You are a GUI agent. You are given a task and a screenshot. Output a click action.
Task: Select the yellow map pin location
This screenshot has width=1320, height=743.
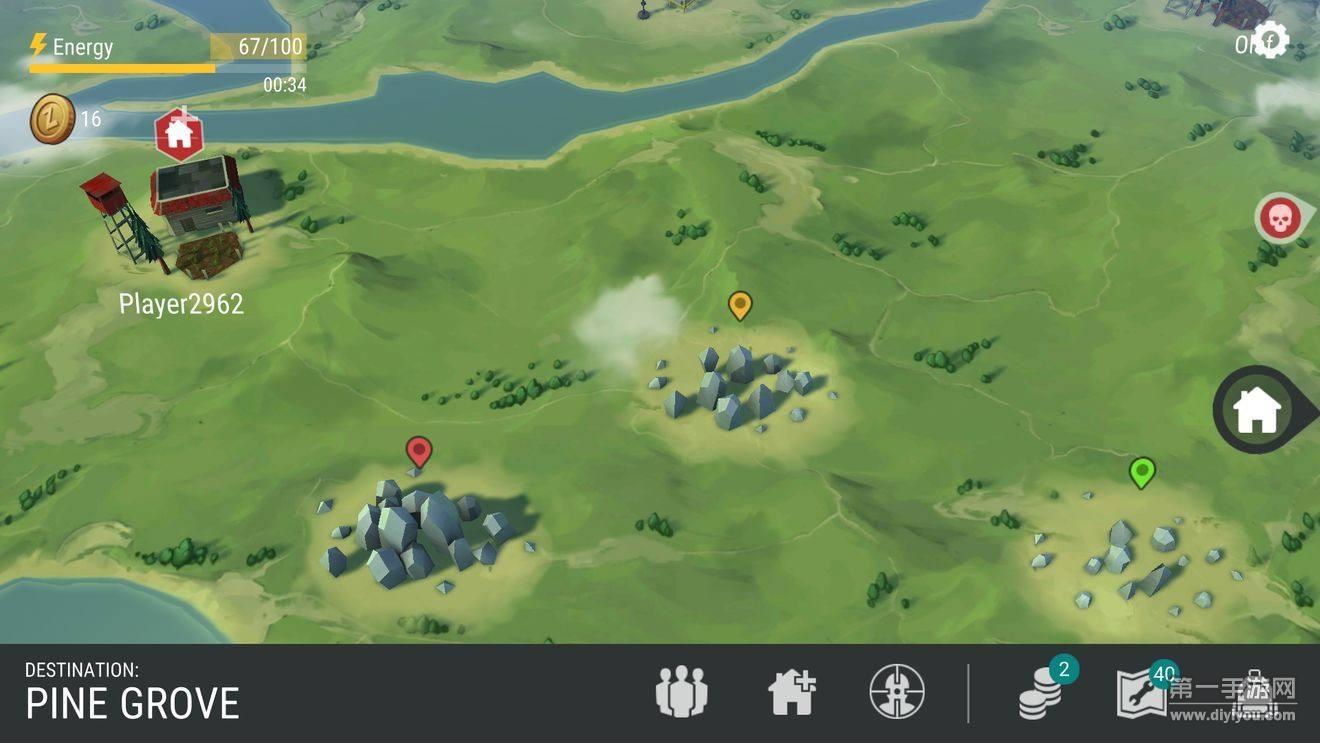pyautogui.click(x=739, y=305)
